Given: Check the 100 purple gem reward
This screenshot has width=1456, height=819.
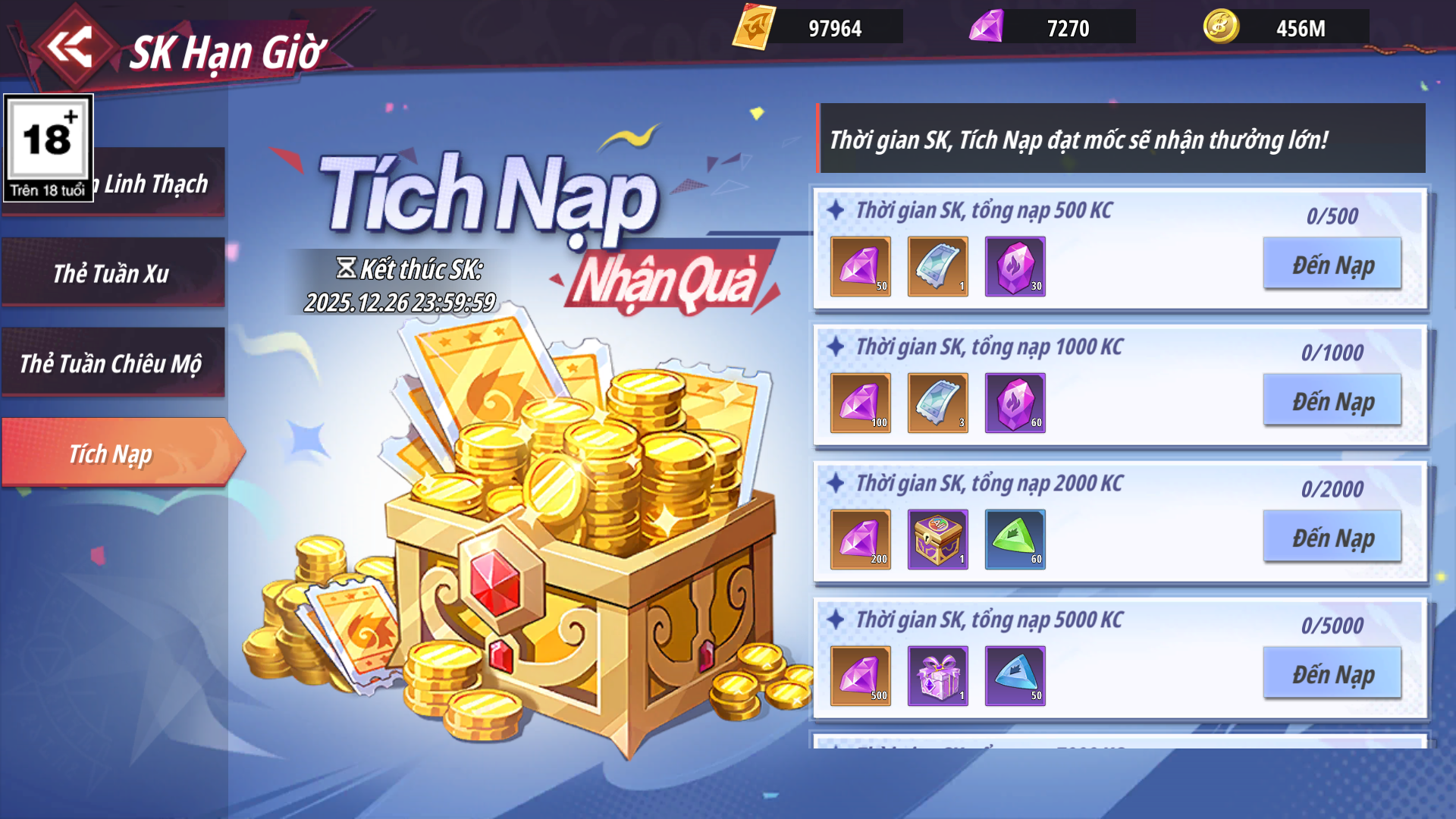Looking at the screenshot, I should click(x=860, y=403).
